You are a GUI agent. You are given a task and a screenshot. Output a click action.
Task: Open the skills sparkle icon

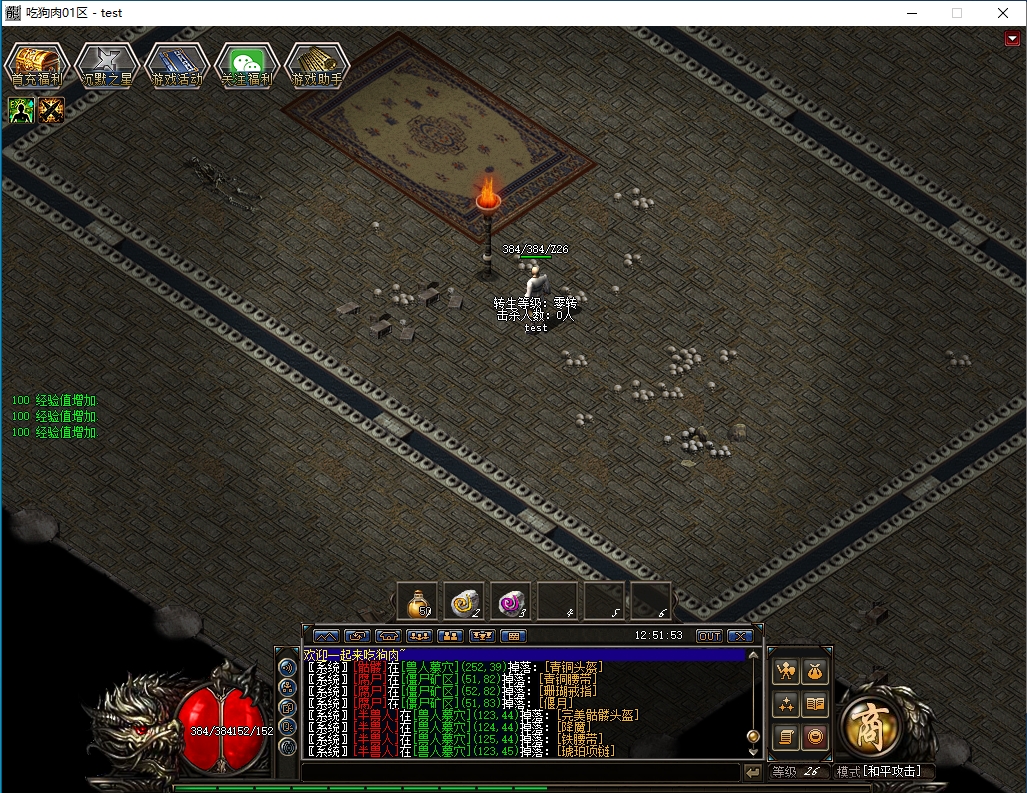(x=786, y=704)
